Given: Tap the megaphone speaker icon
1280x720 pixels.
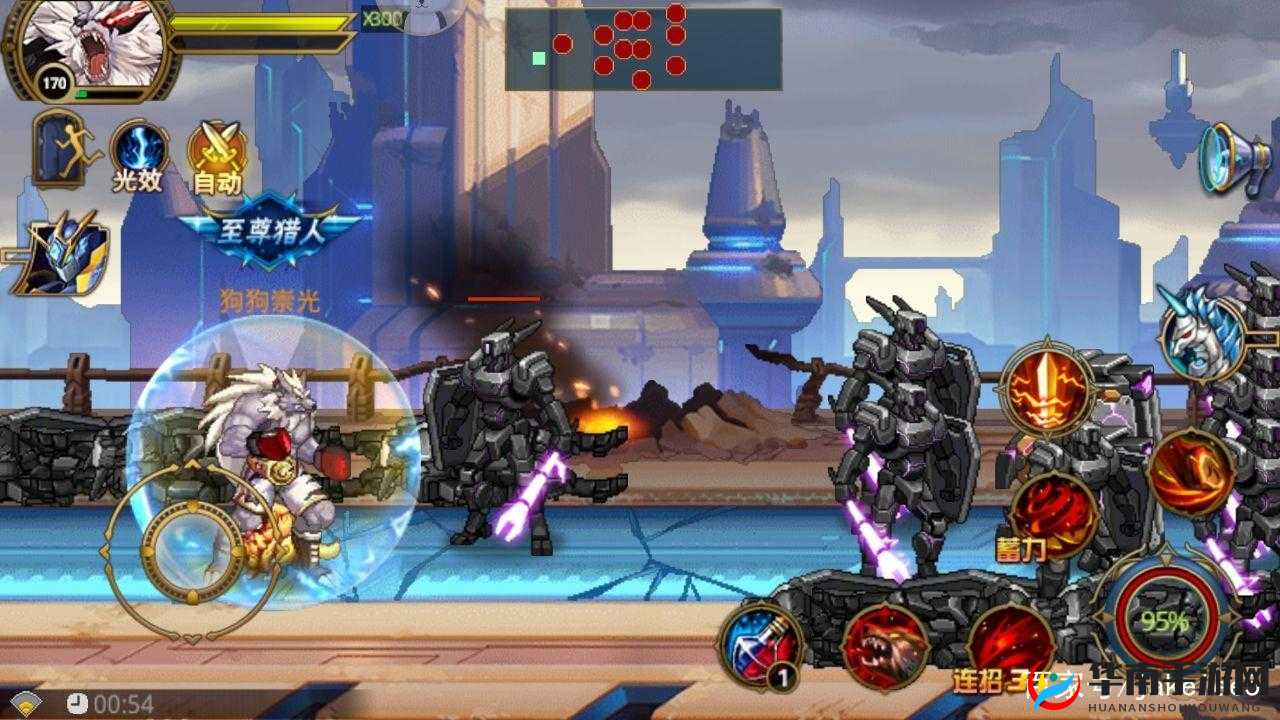Looking at the screenshot, I should pos(1234,158).
